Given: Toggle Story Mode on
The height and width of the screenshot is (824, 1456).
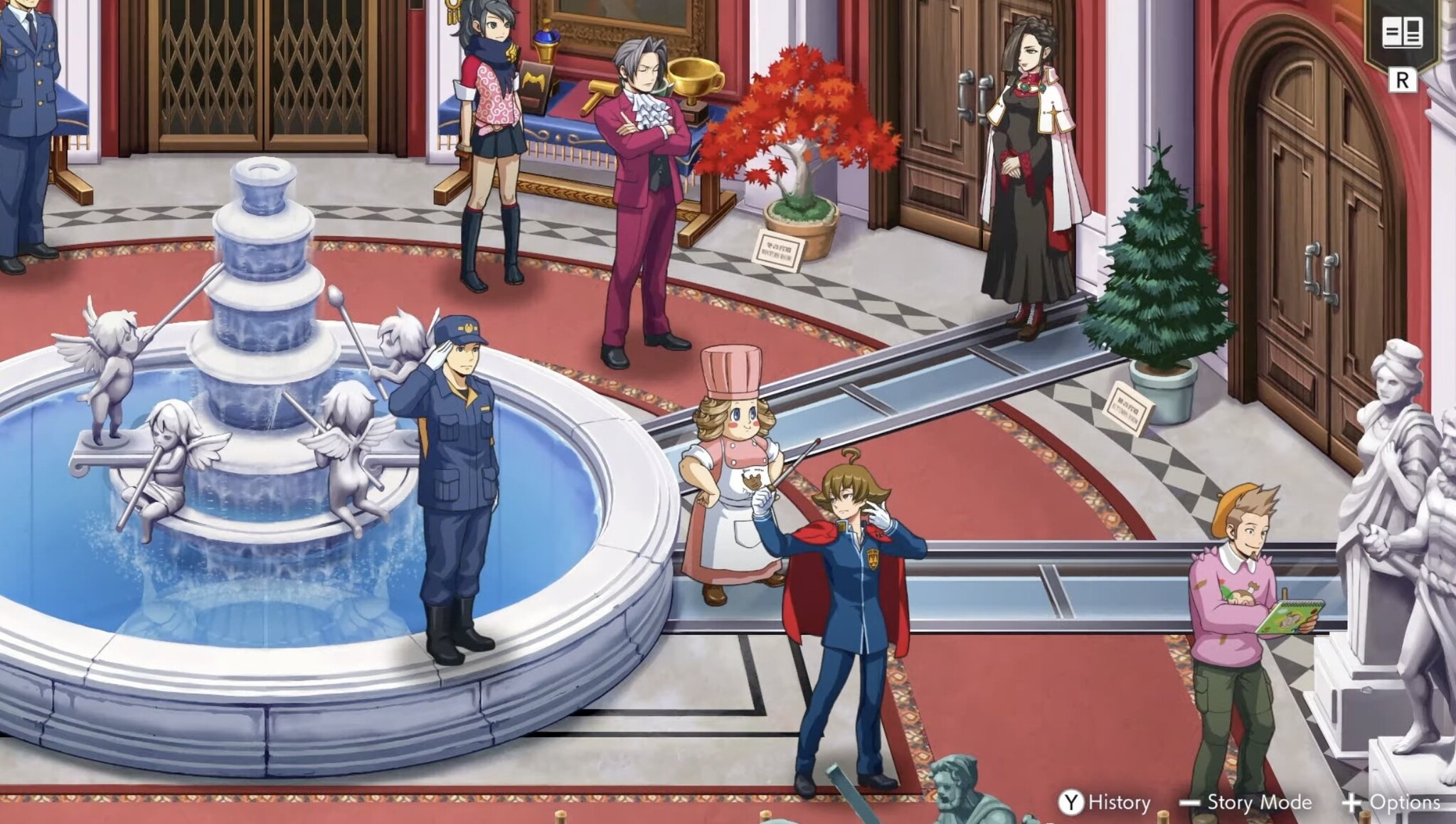Looking at the screenshot, I should coord(1259,801).
